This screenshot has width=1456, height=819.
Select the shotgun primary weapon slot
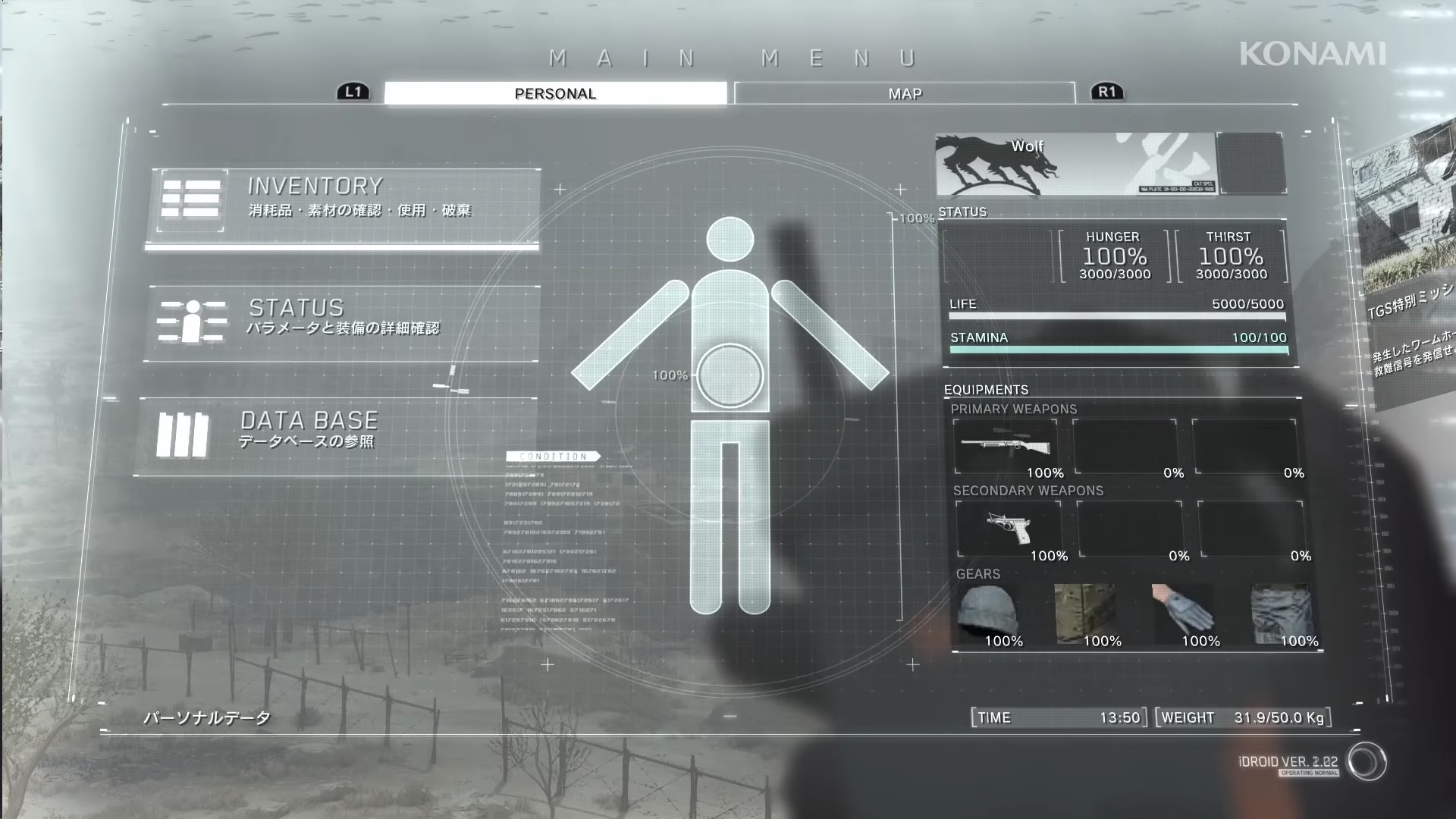pos(1006,447)
